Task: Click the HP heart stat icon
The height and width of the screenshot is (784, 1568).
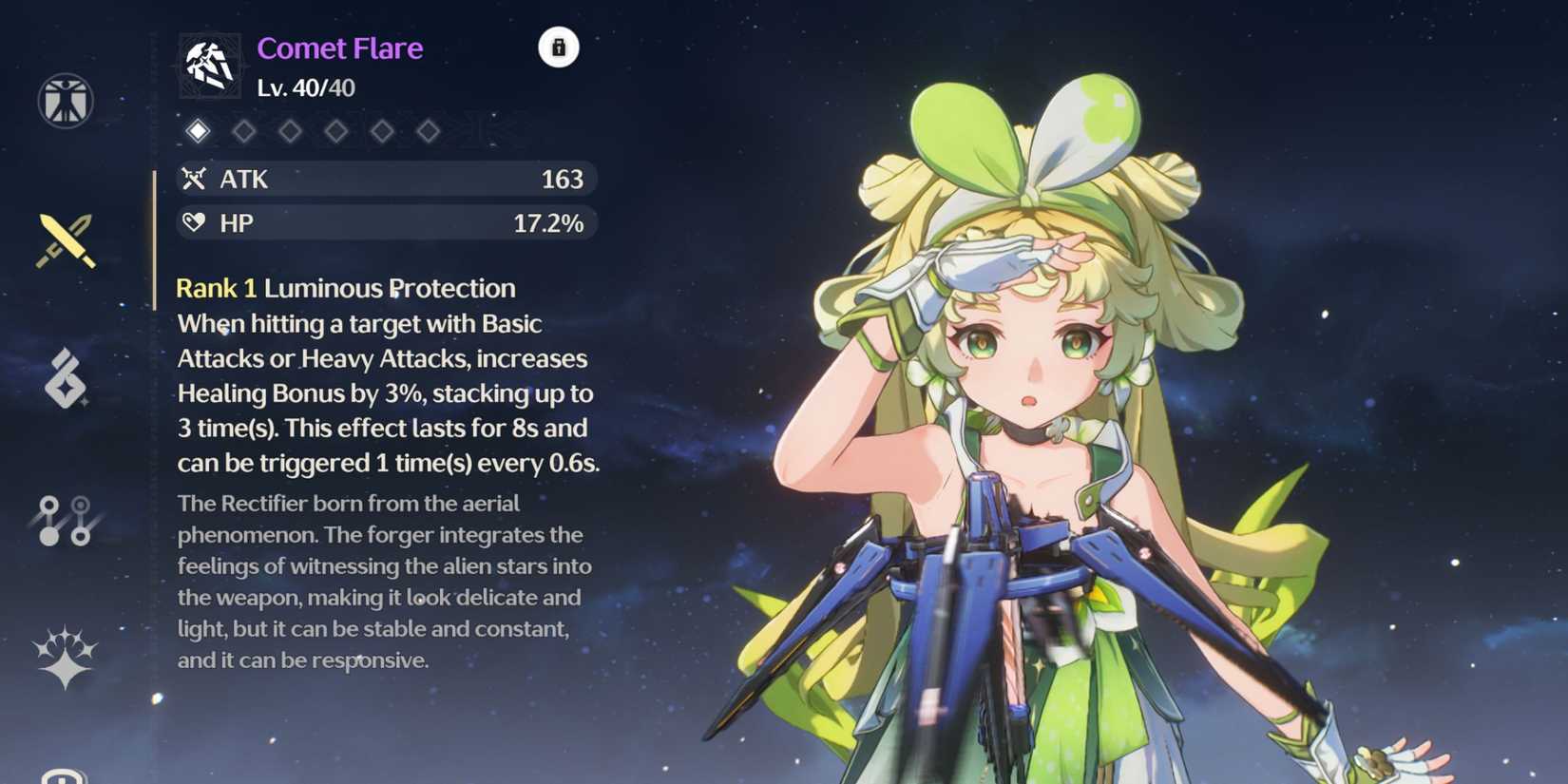Action: point(193,222)
